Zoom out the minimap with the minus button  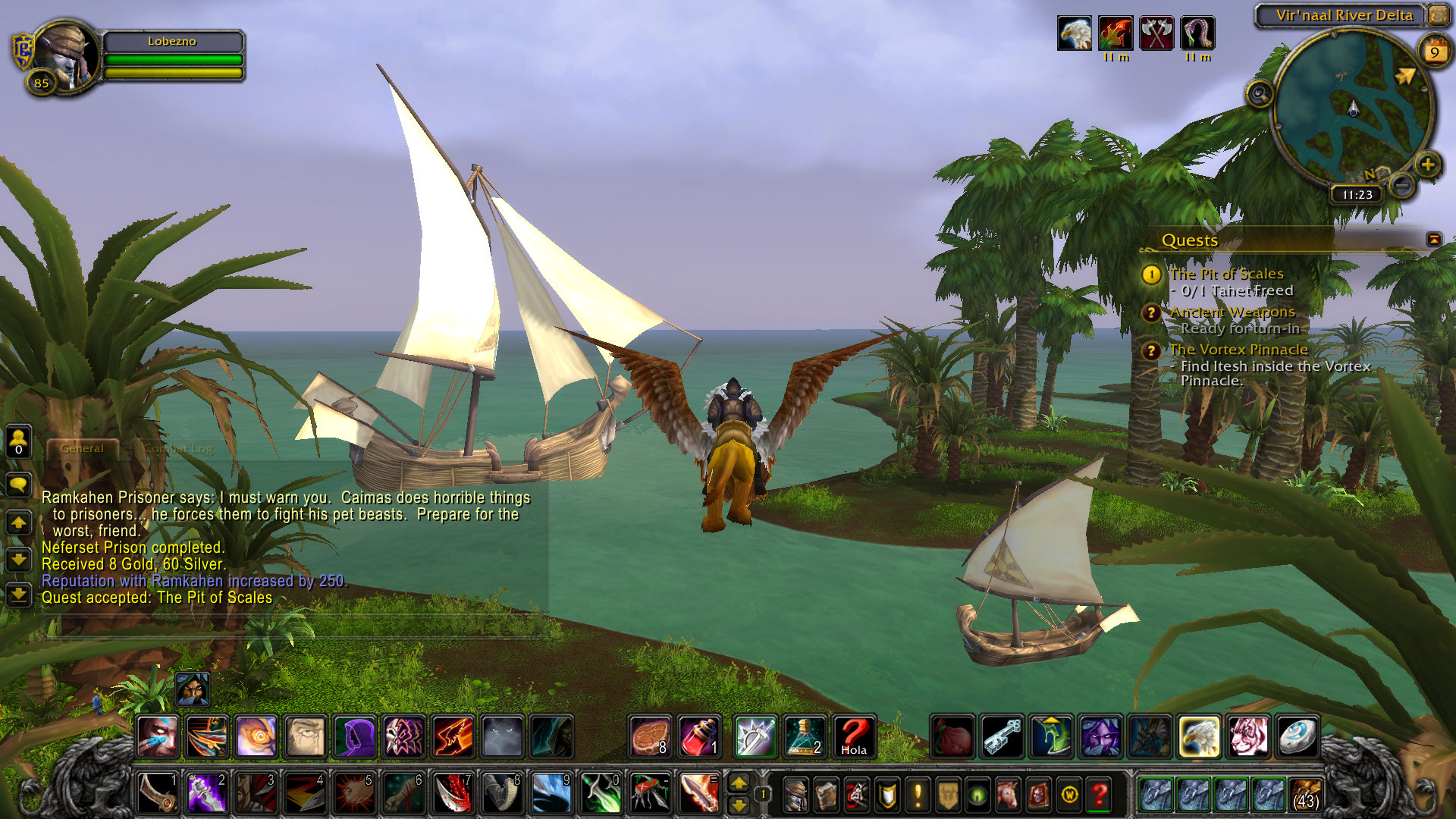coord(1403,184)
